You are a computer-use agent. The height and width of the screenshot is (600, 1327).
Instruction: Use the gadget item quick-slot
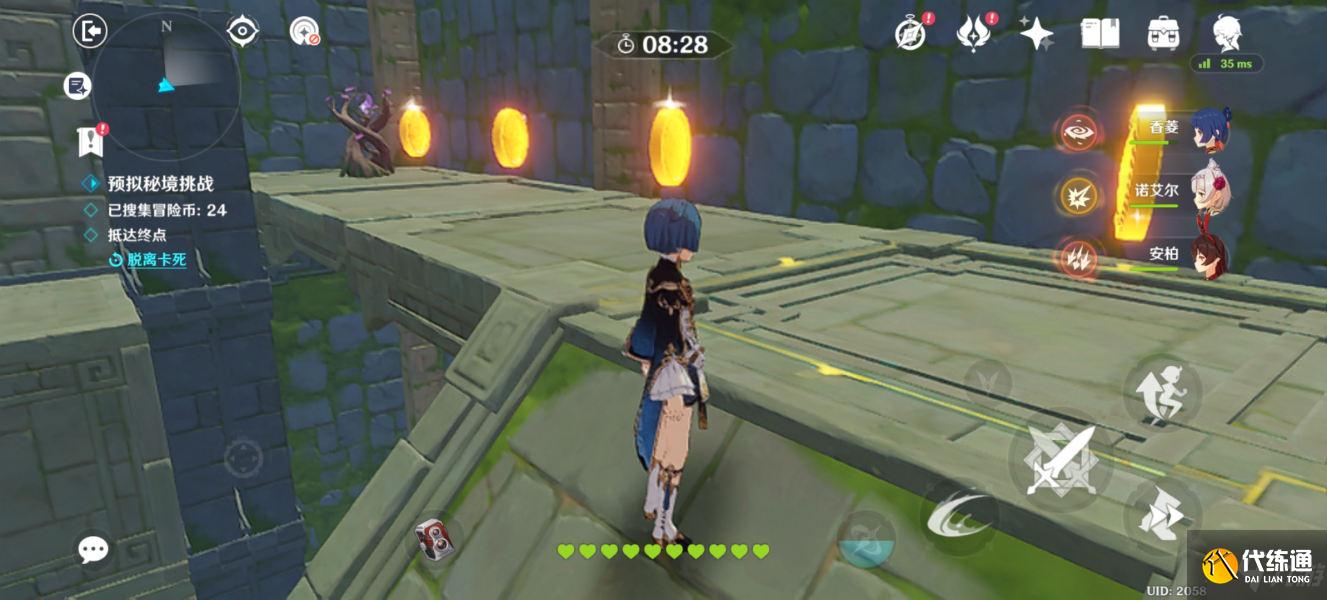(x=434, y=539)
